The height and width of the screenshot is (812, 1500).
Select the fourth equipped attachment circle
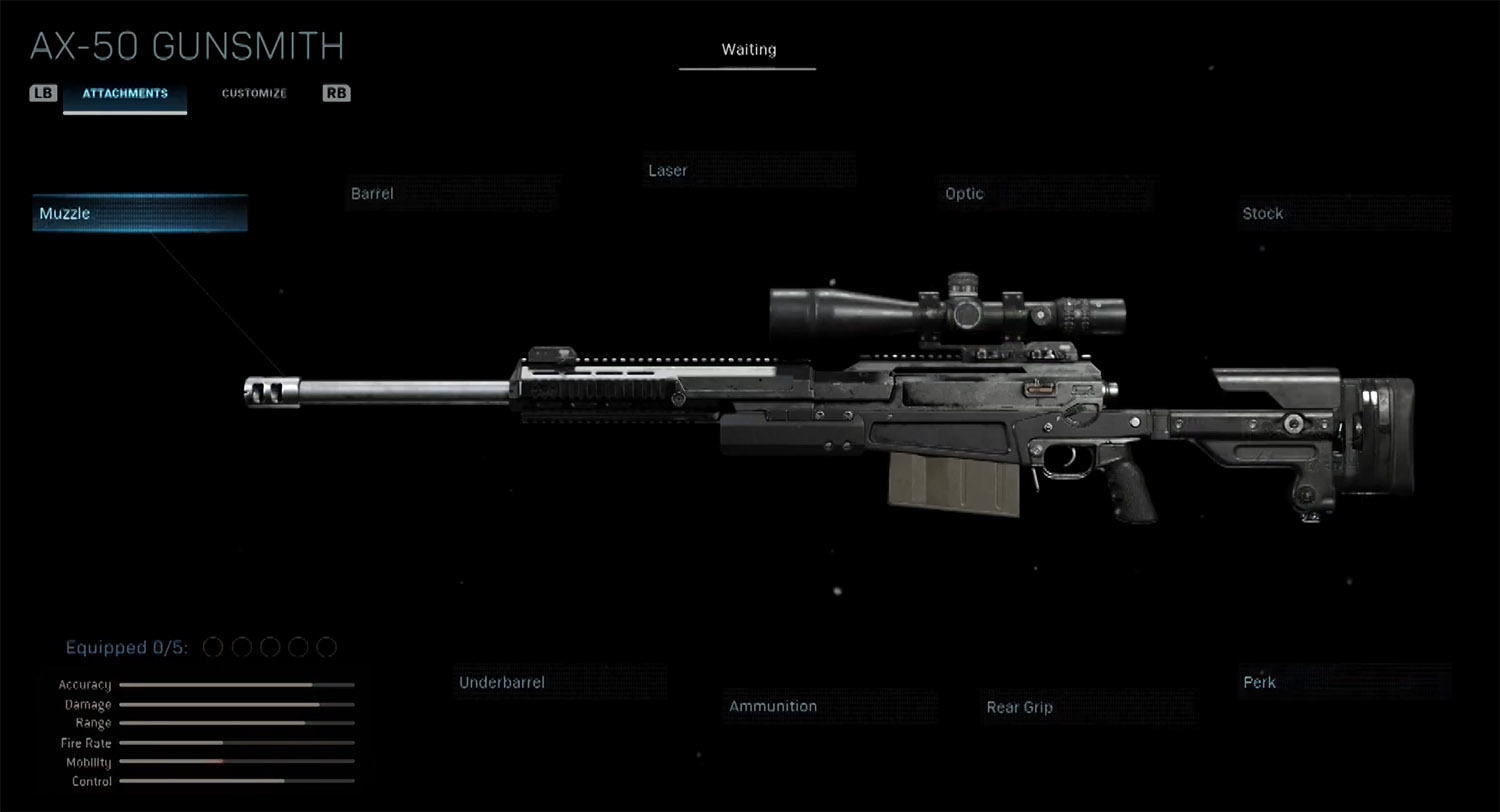click(297, 647)
